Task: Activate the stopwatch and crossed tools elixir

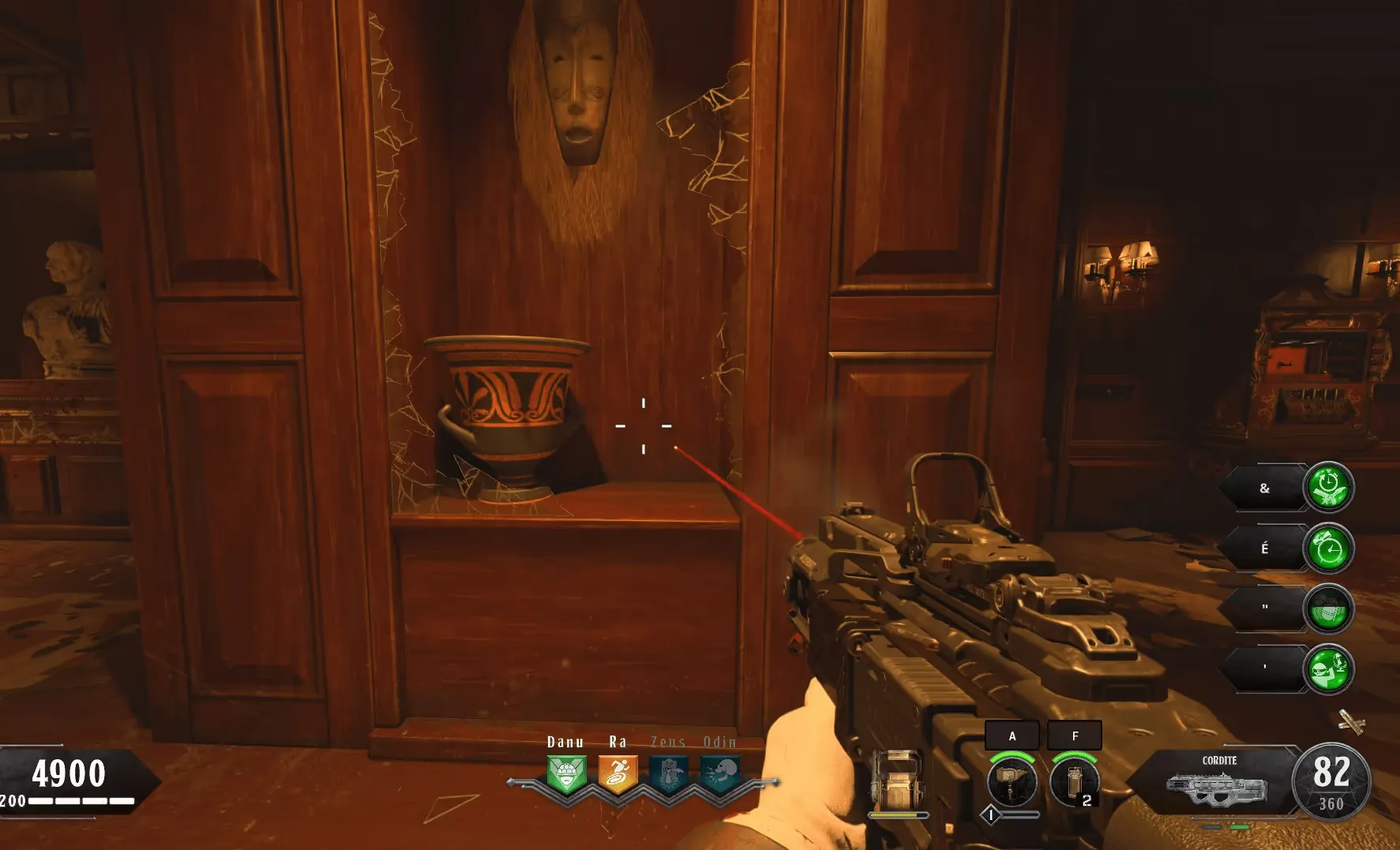Action: point(1328,488)
